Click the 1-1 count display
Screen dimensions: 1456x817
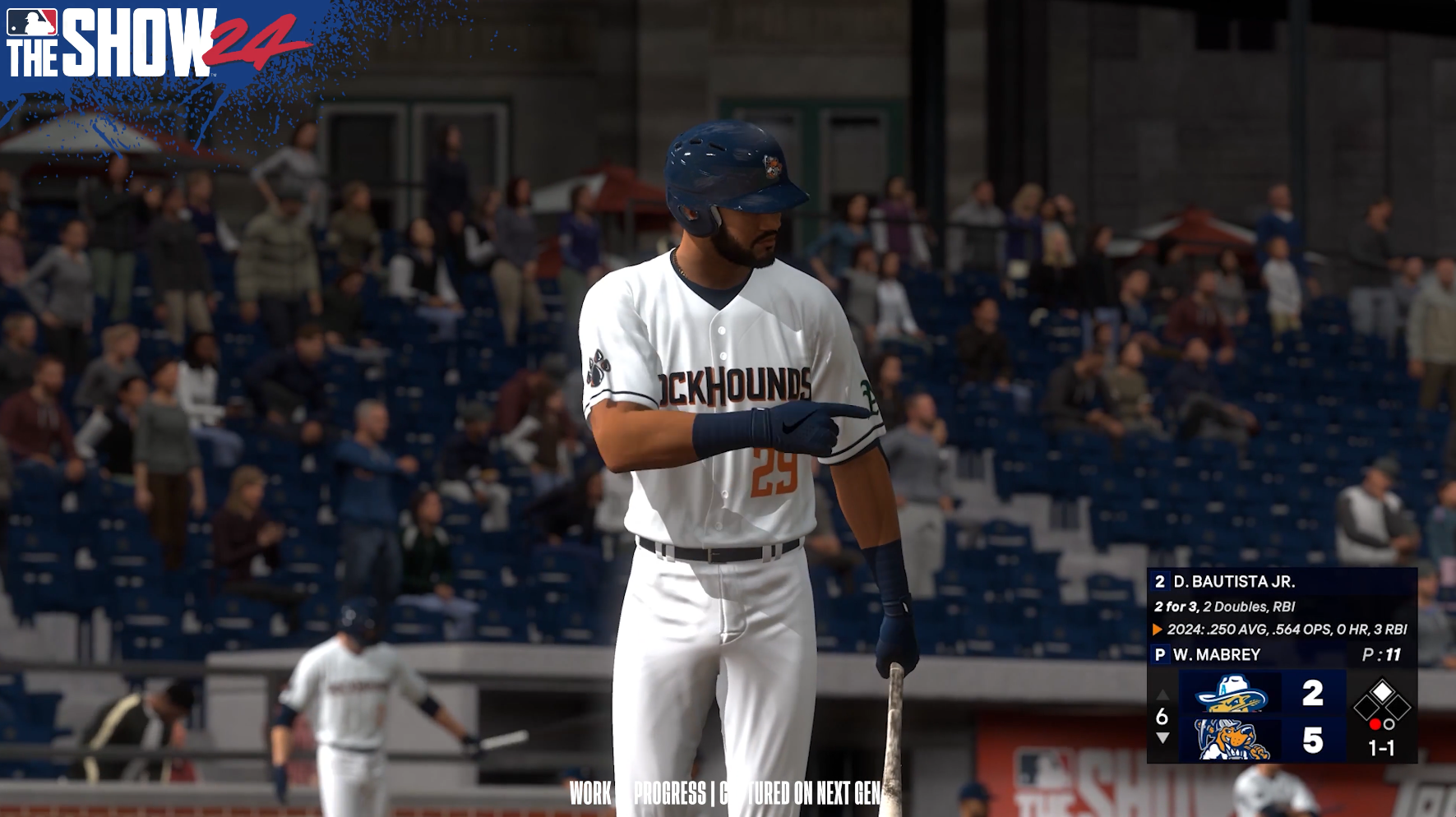click(1381, 748)
